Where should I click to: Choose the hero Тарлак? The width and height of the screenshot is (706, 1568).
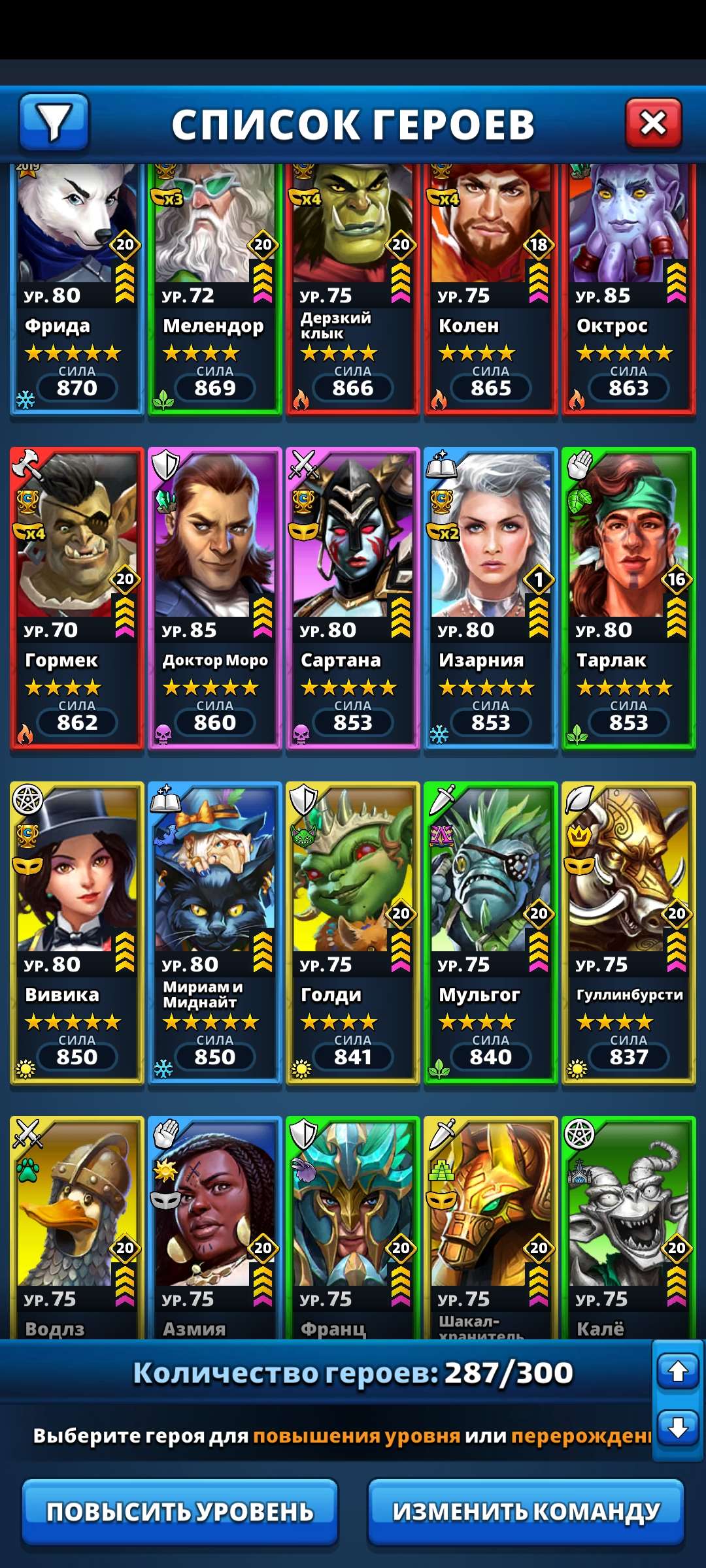click(628, 598)
